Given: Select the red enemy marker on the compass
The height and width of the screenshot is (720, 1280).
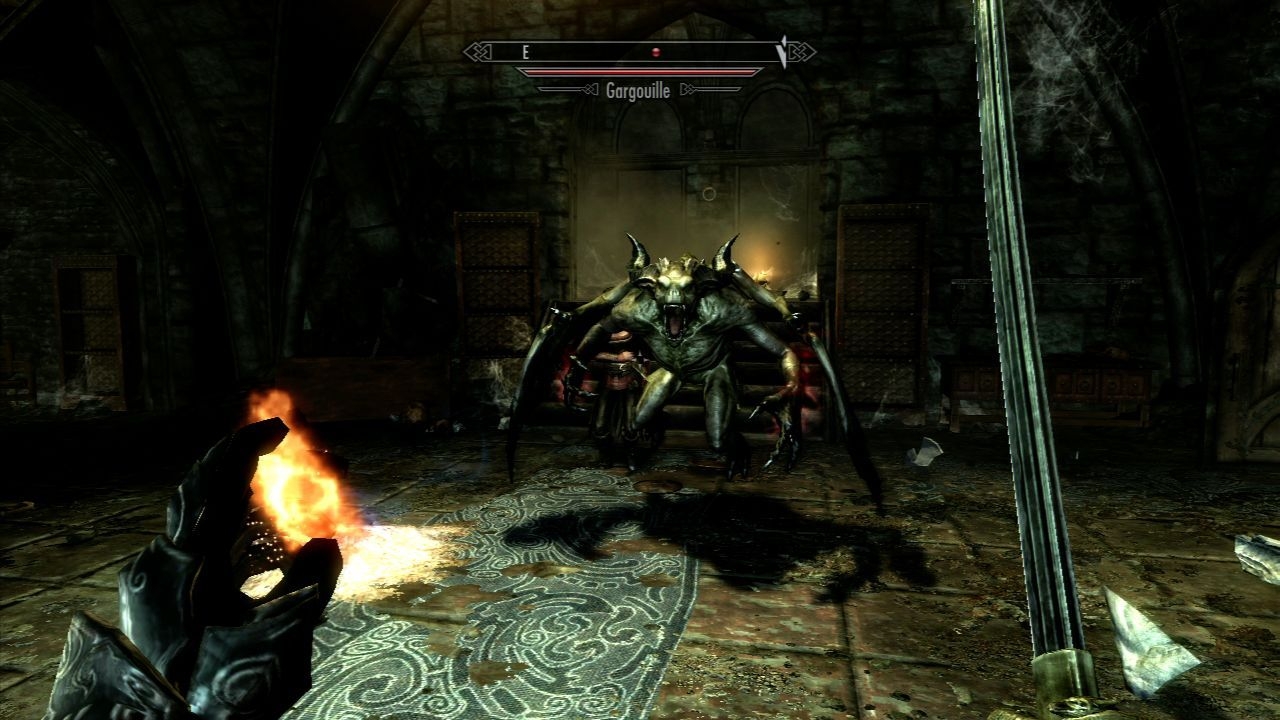Looking at the screenshot, I should click(x=656, y=52).
